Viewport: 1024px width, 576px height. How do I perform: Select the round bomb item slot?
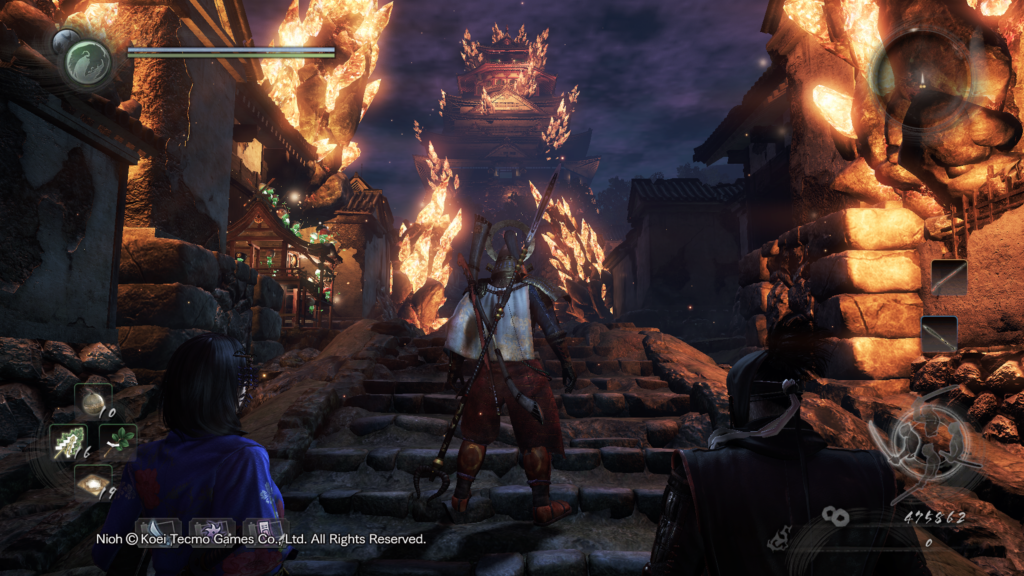(93, 399)
